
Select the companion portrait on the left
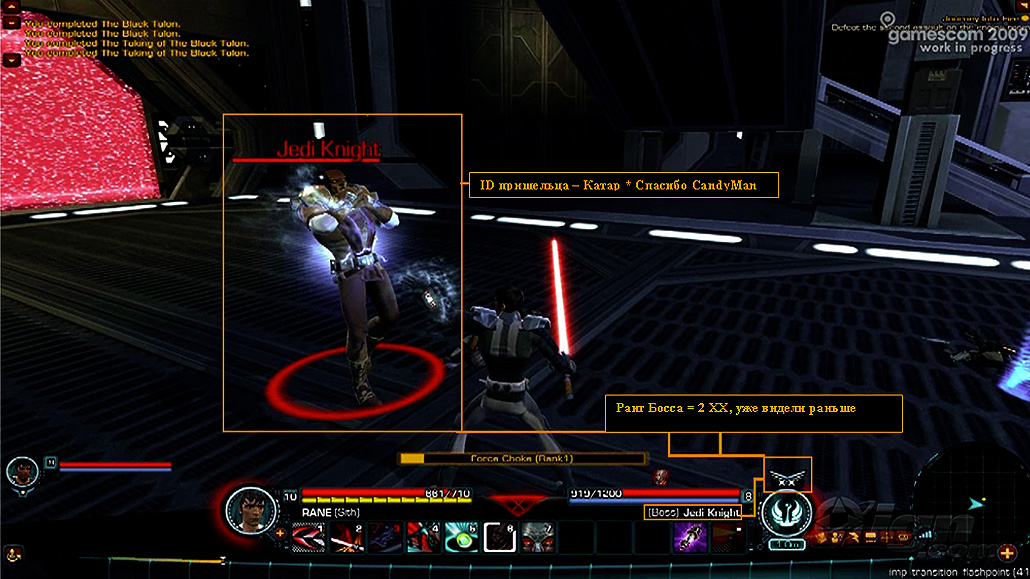tap(22, 471)
